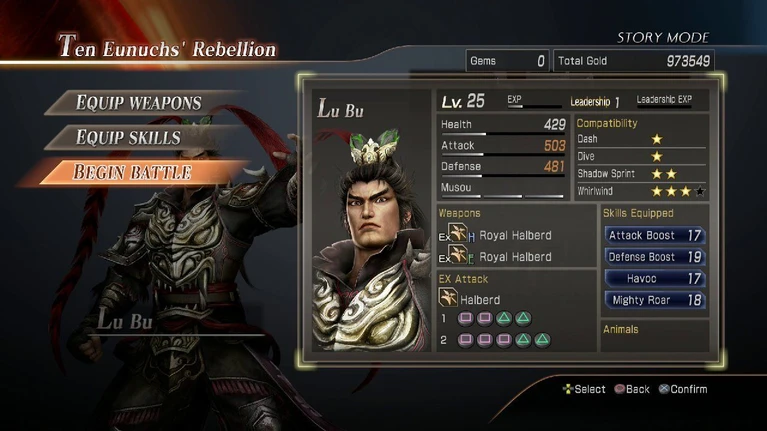Select the Attack Boost skill
767x431 pixels.
[655, 236]
